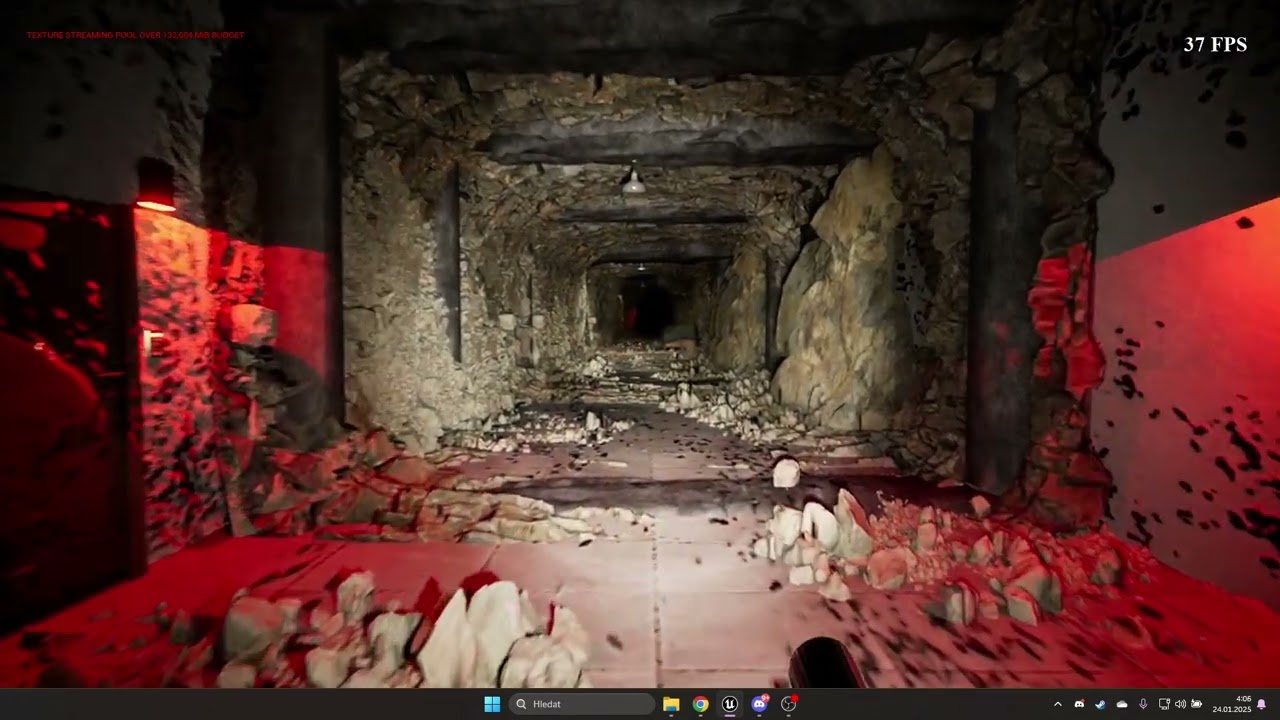Open File Explorer from the taskbar
Screen dimensions: 1280x720
coord(670,704)
